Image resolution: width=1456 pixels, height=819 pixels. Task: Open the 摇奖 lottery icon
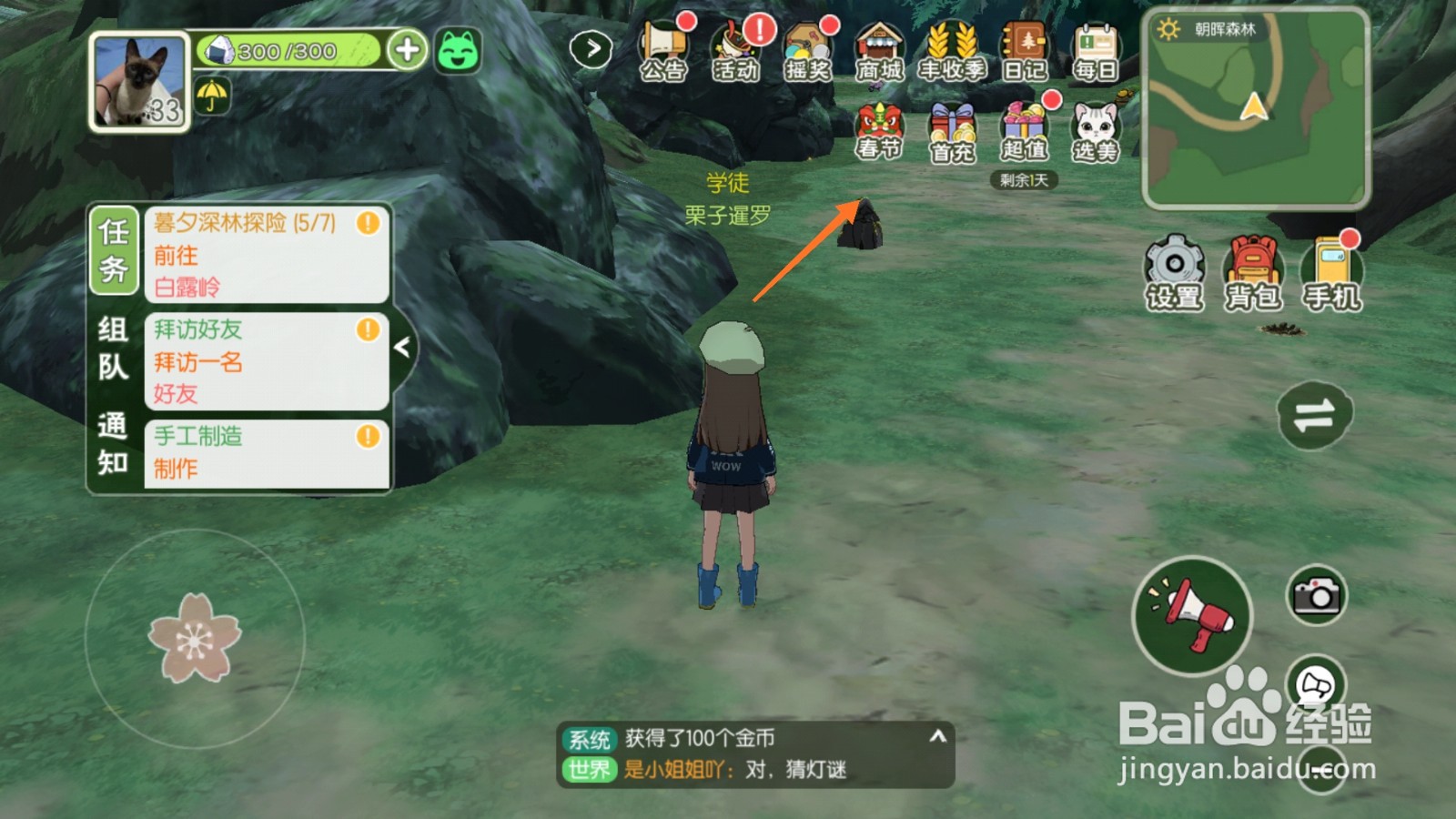click(x=807, y=50)
